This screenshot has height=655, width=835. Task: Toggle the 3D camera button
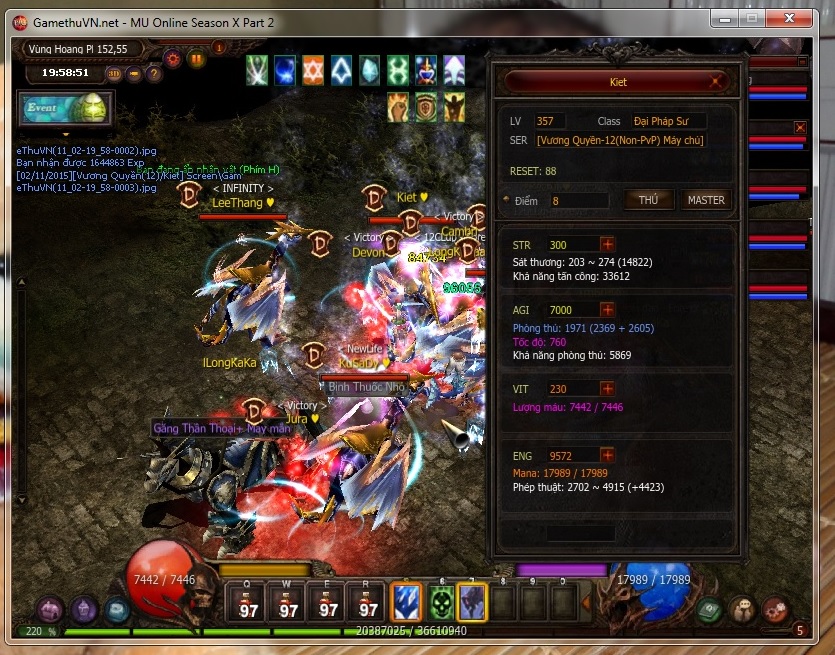(114, 73)
